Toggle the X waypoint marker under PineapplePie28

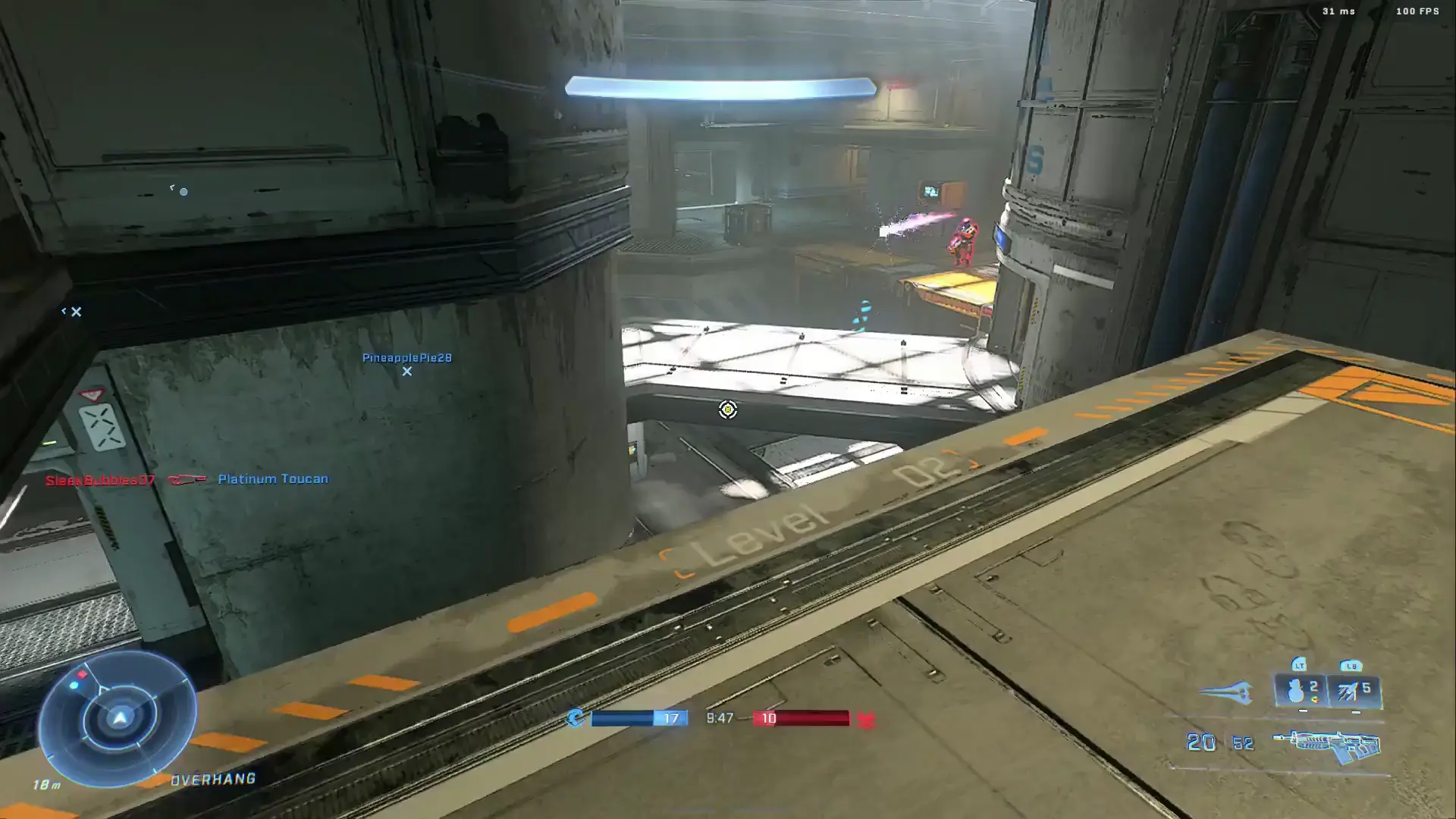click(x=407, y=372)
